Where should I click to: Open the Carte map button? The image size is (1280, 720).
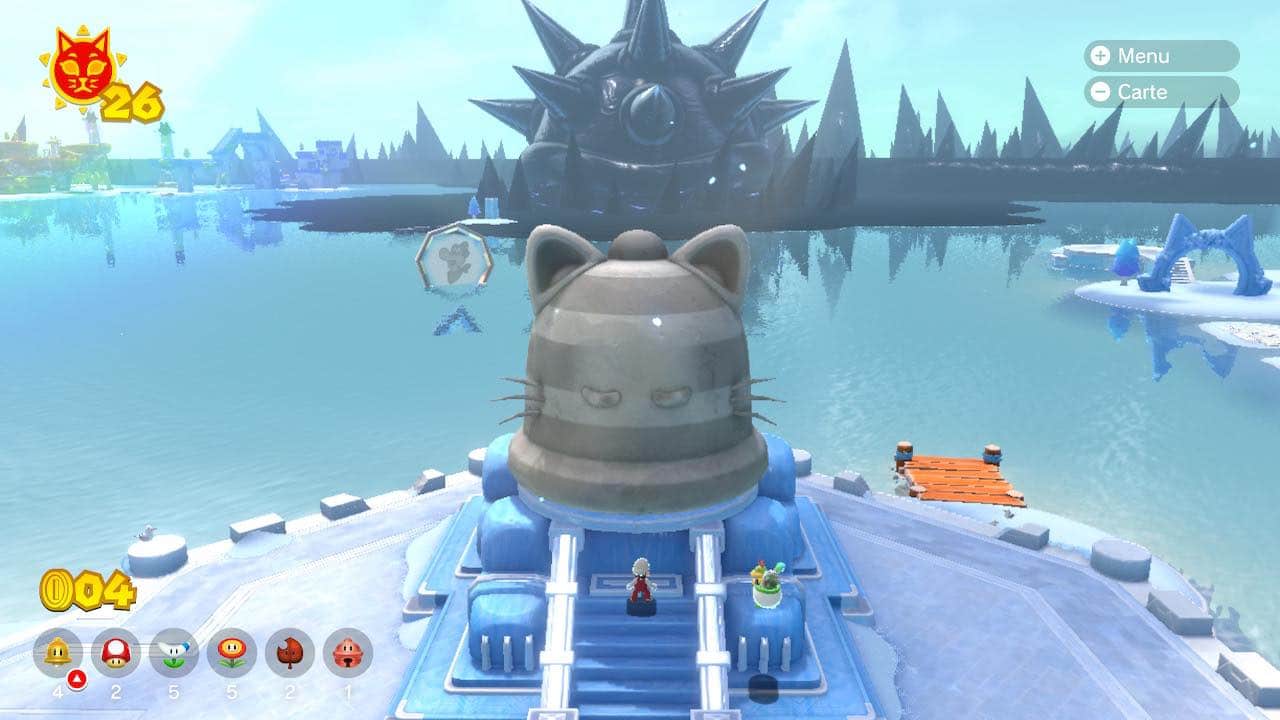coord(1160,92)
